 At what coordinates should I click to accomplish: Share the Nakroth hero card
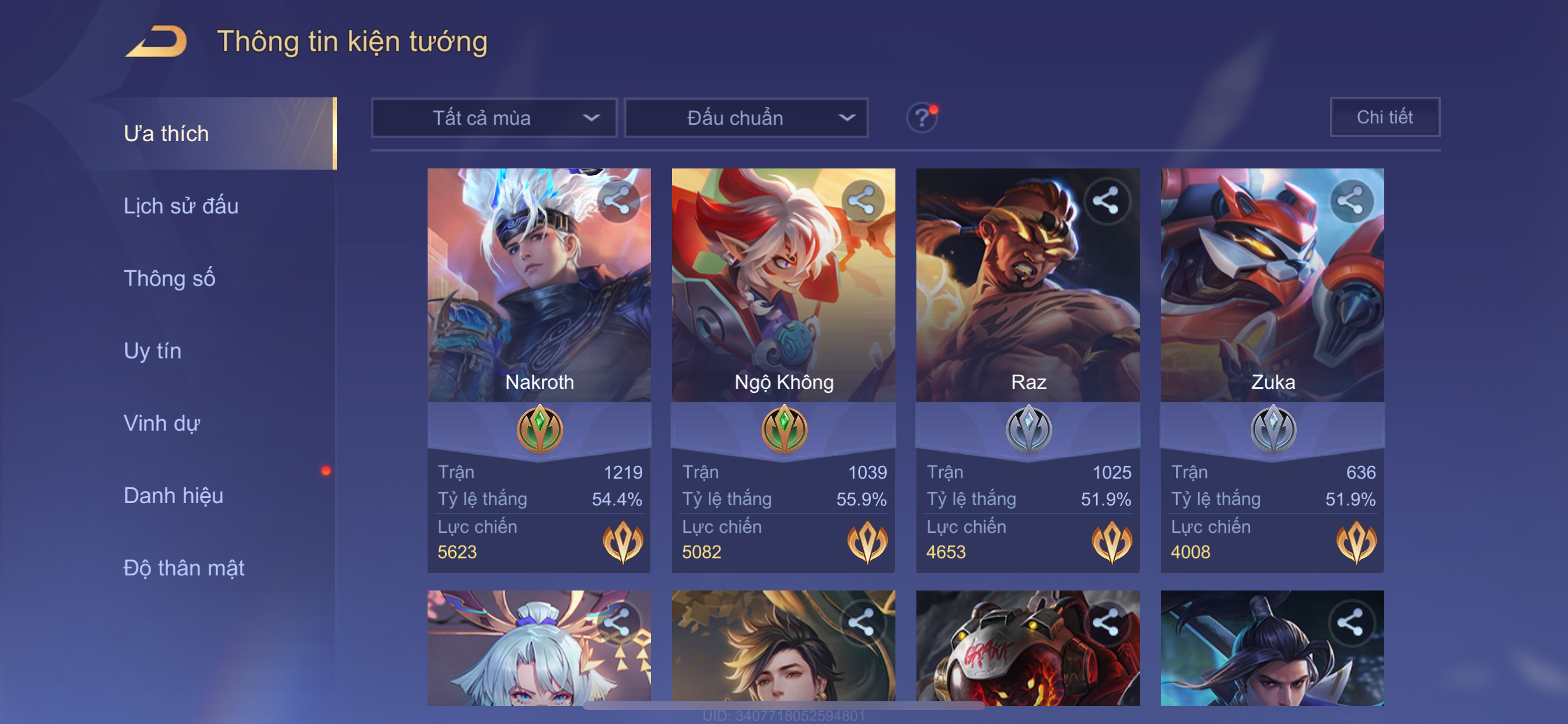pyautogui.click(x=617, y=201)
